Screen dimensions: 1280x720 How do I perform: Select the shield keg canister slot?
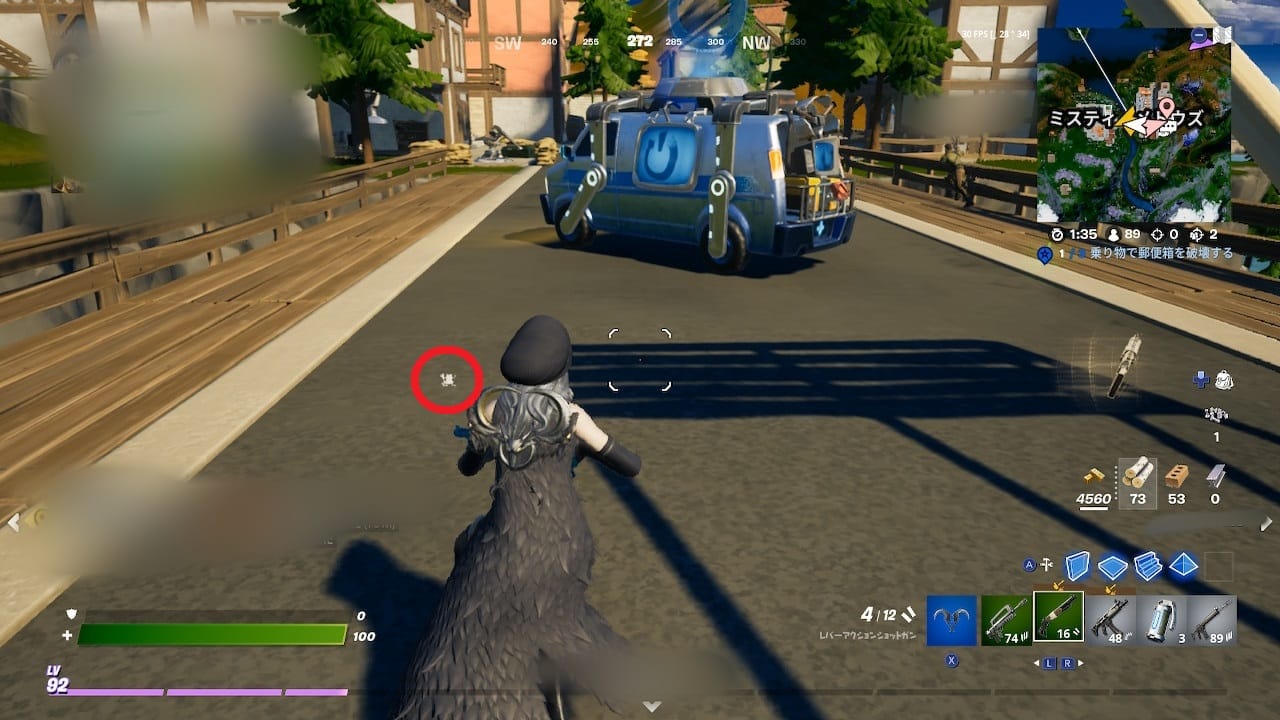1160,620
